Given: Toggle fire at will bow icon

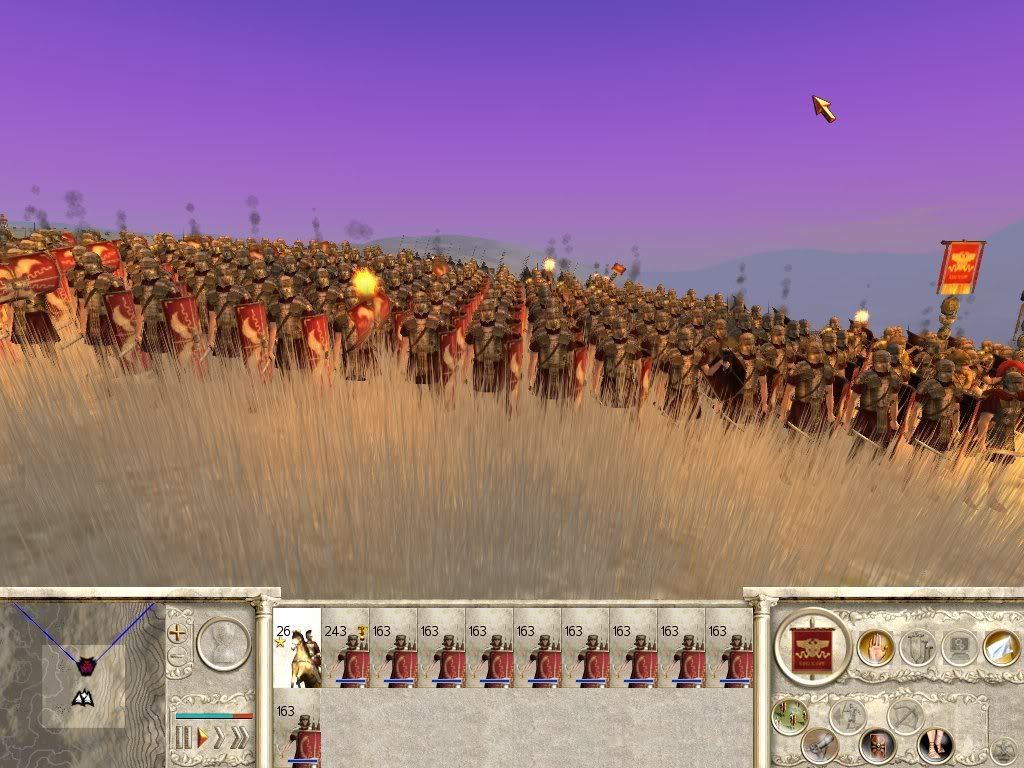Looking at the screenshot, I should 906,716.
